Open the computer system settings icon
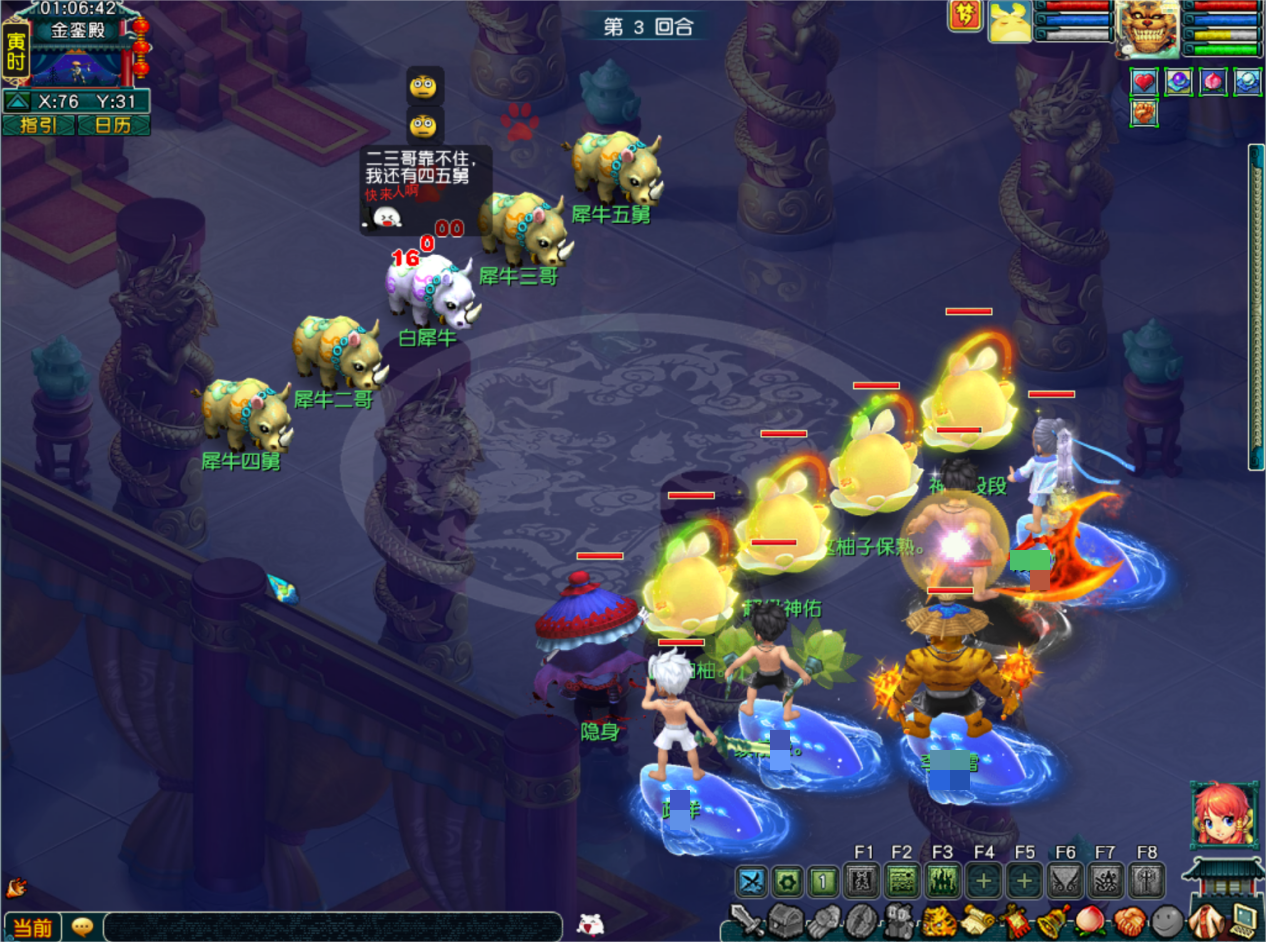This screenshot has height=942, width=1266. pos(1245,919)
